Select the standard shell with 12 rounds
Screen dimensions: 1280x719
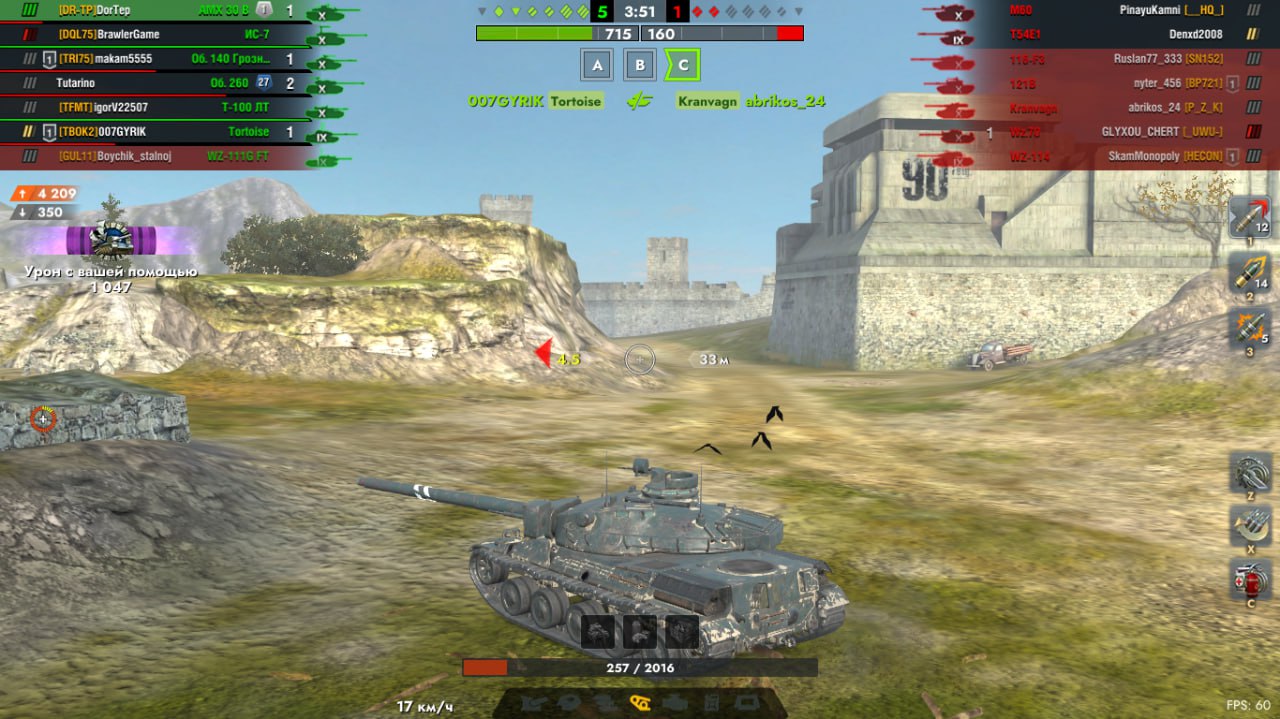click(1248, 217)
